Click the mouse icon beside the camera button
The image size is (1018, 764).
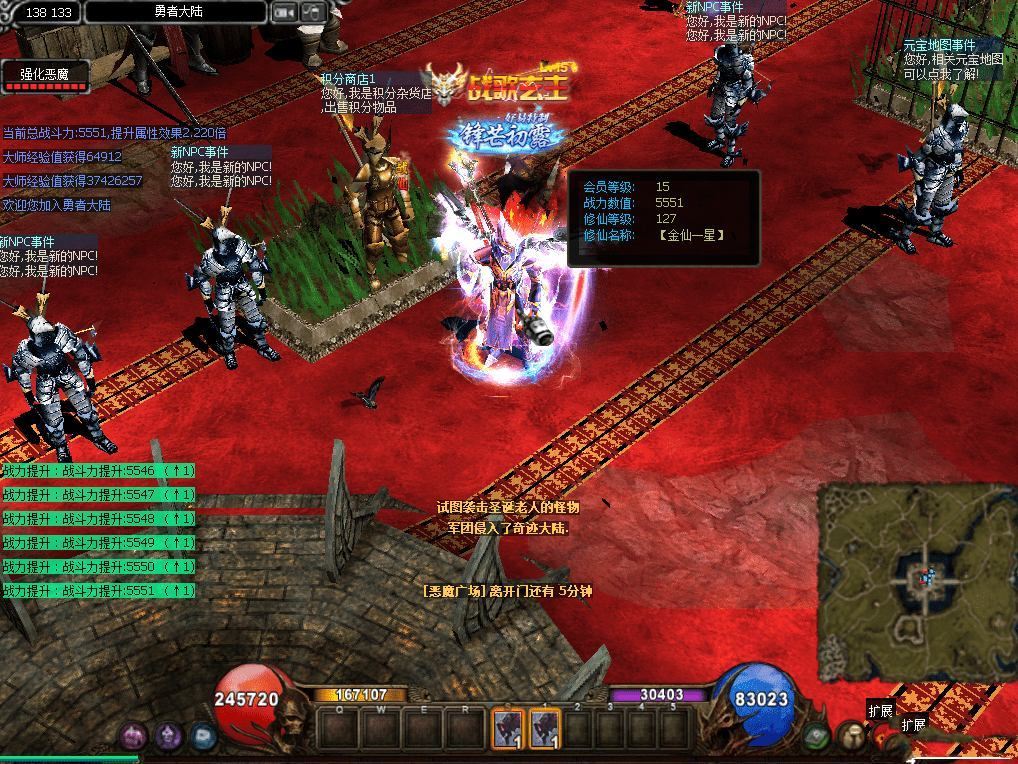tap(314, 13)
